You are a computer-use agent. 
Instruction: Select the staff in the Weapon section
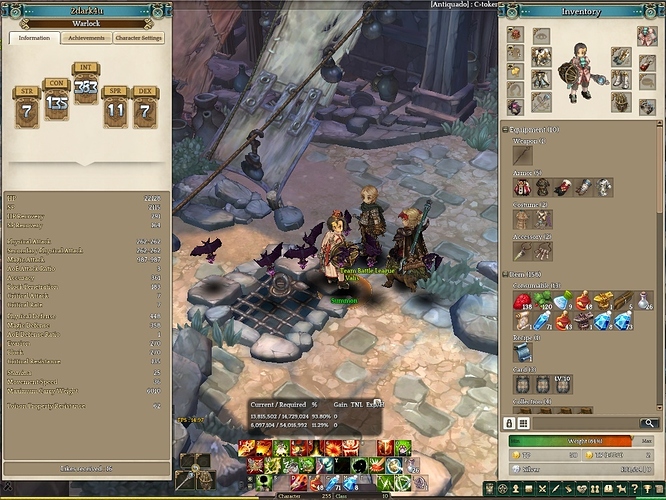coord(522,155)
